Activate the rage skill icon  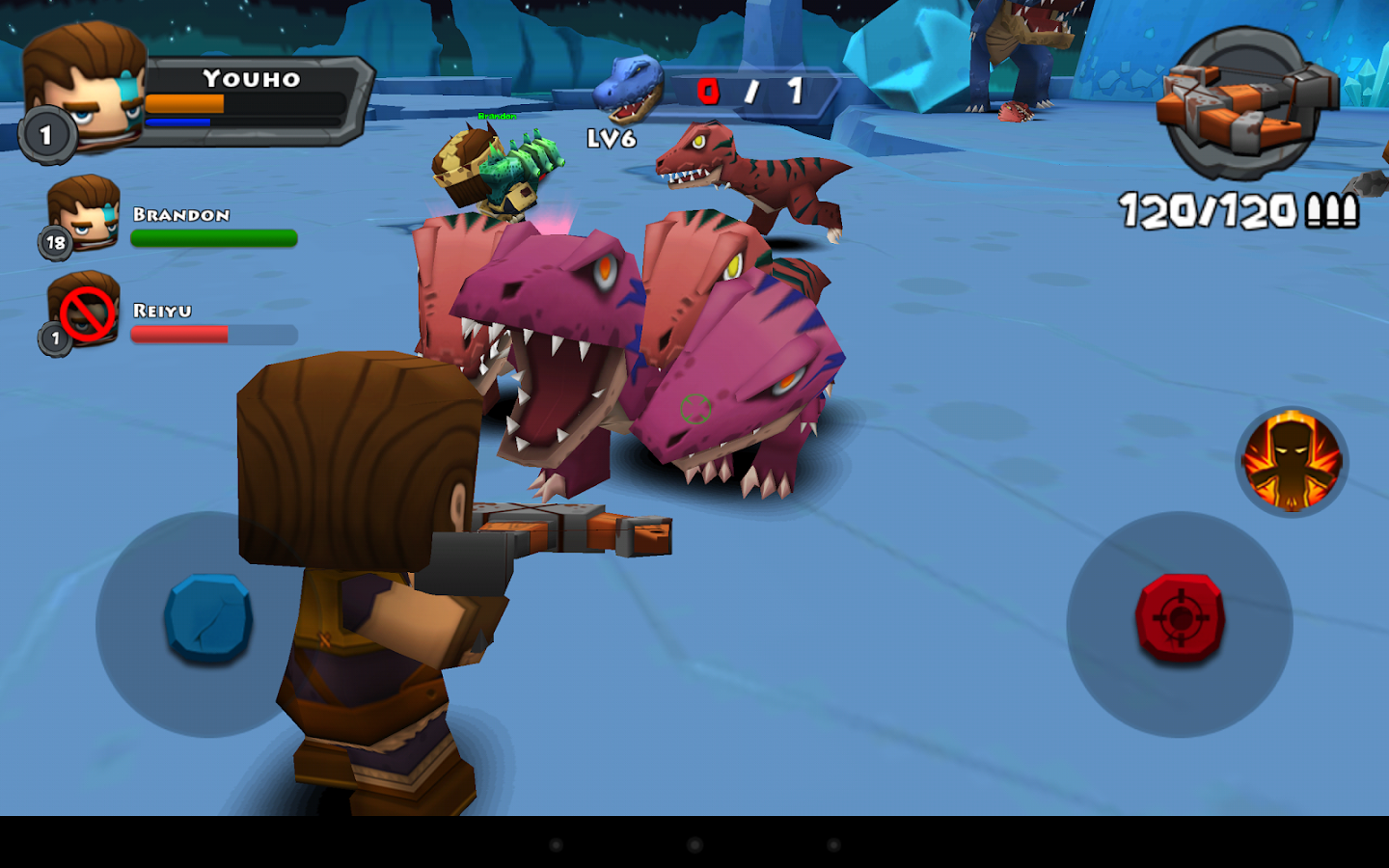pos(1291,463)
